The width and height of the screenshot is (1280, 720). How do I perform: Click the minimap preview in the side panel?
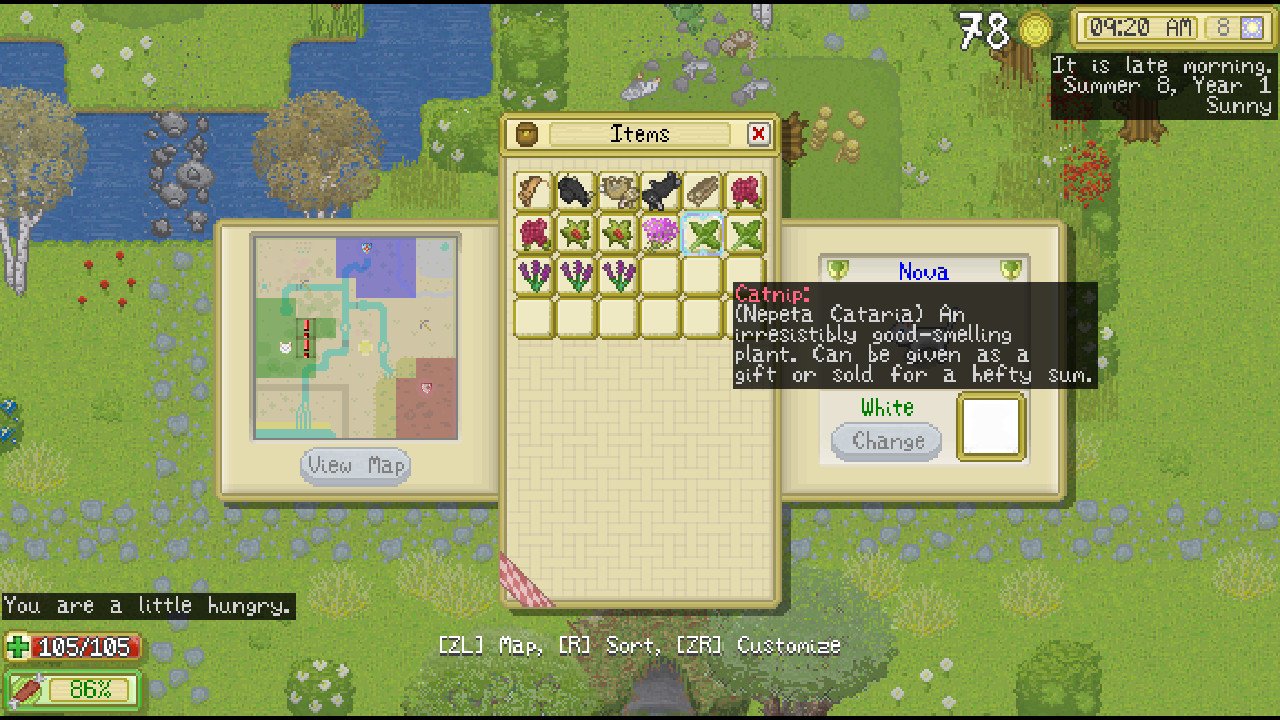[356, 337]
